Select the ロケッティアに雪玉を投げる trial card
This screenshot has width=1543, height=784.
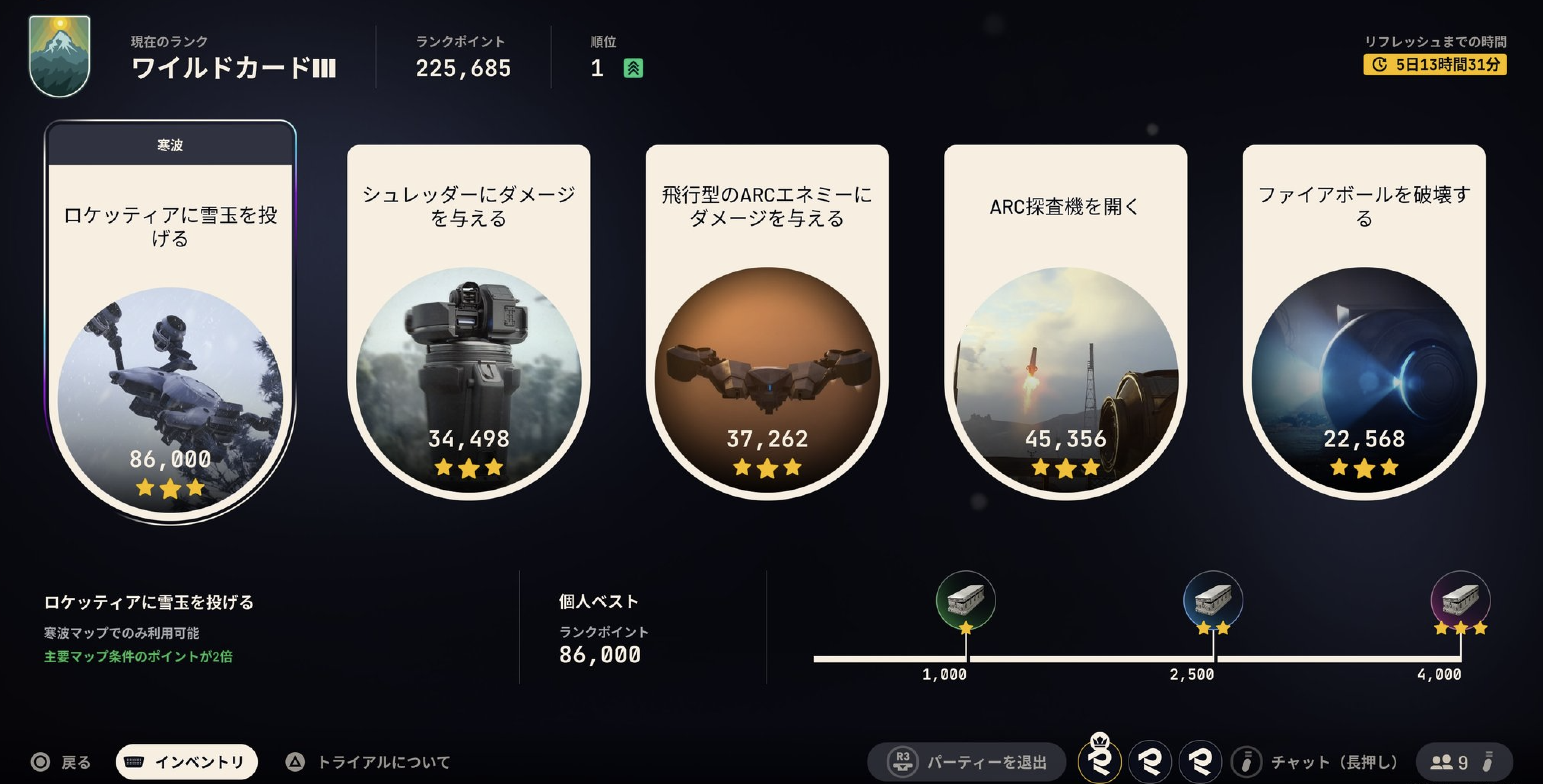[x=170, y=324]
